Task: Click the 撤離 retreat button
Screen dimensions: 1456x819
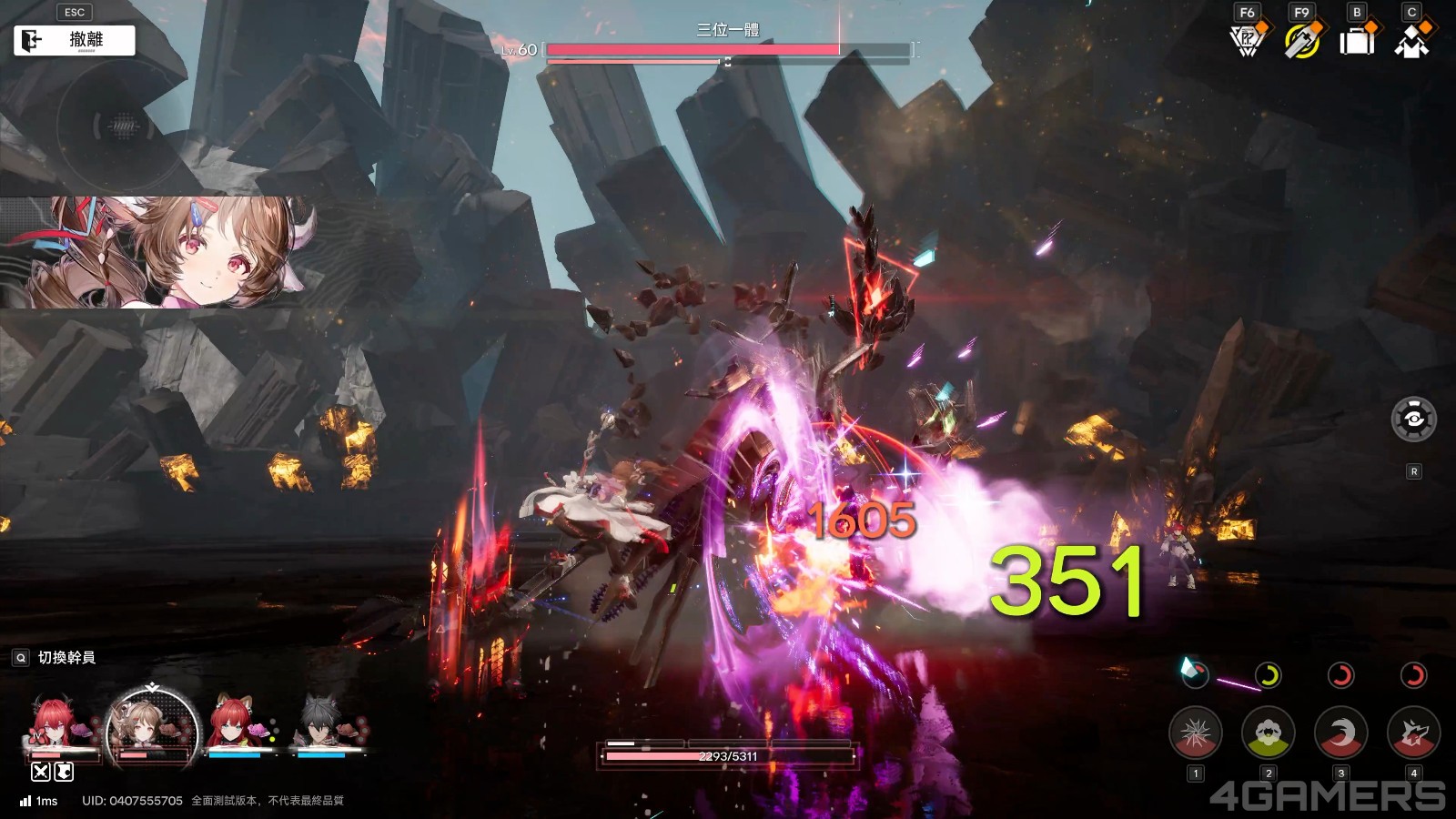Action: (75, 40)
